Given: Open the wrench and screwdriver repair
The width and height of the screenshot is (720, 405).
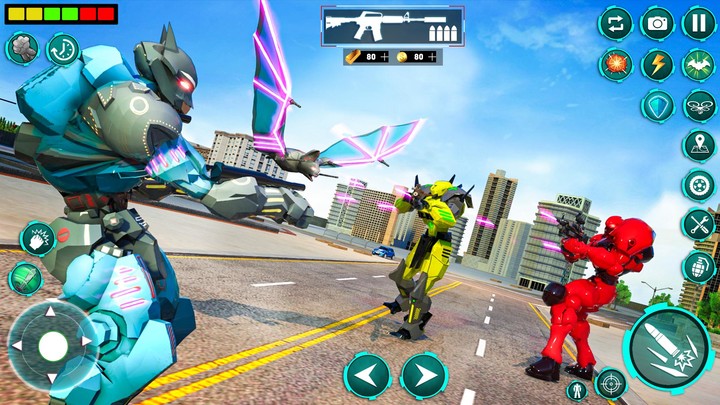Looking at the screenshot, I should [x=699, y=225].
